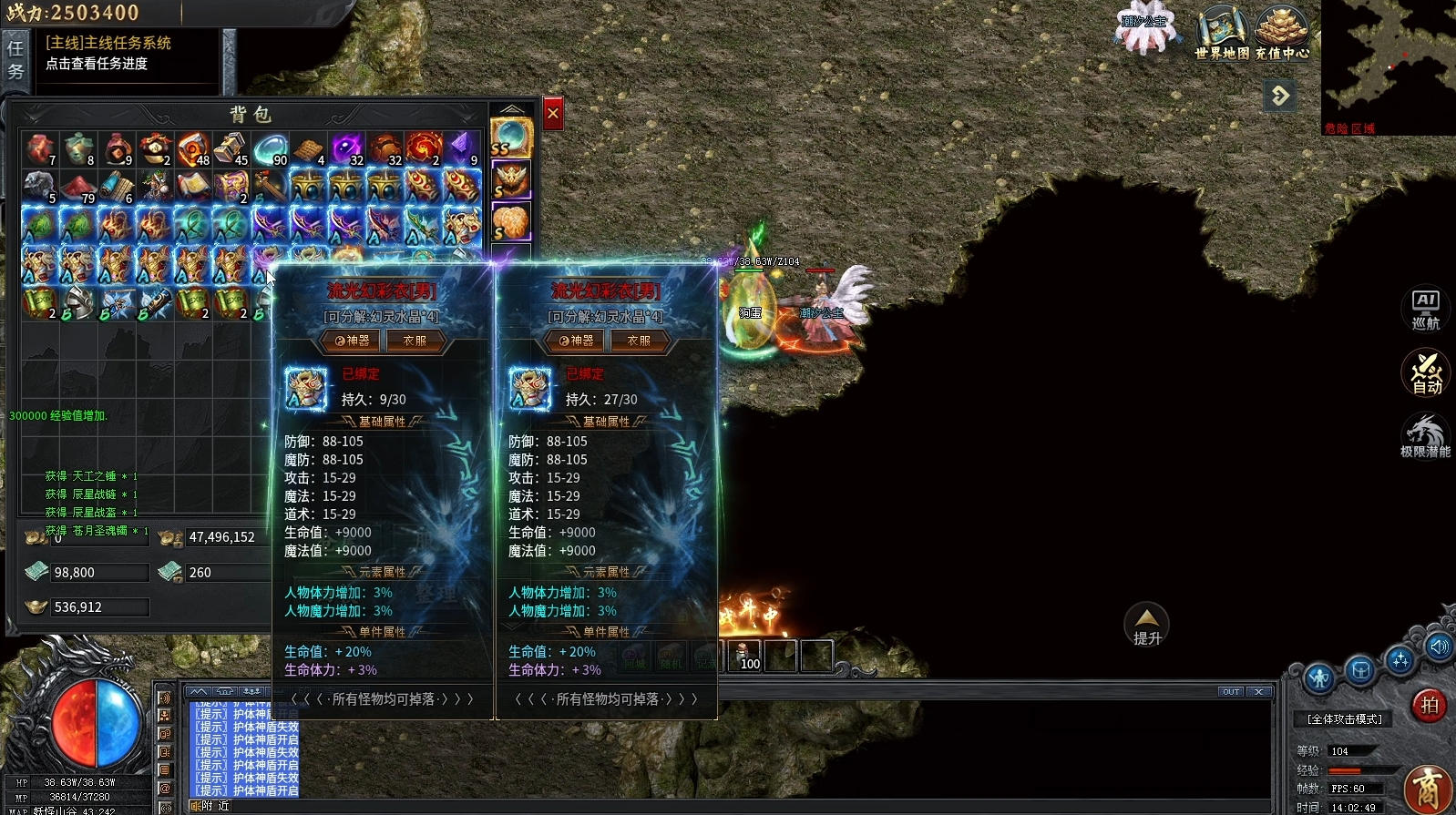Open the auction (拍) red button
Screen dimensions: 1456x815
1429,705
